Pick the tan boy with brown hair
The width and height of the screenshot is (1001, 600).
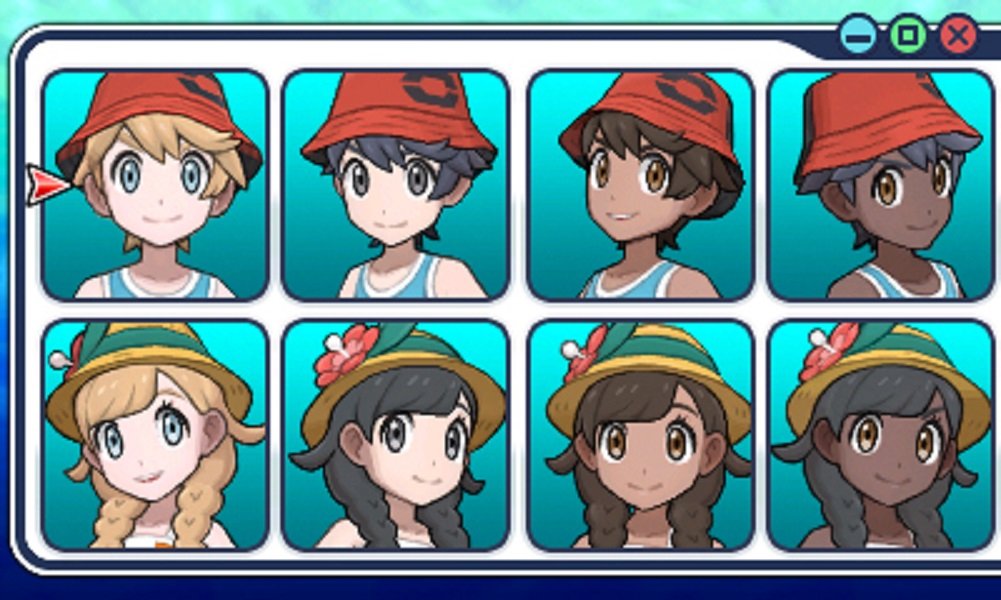640,185
